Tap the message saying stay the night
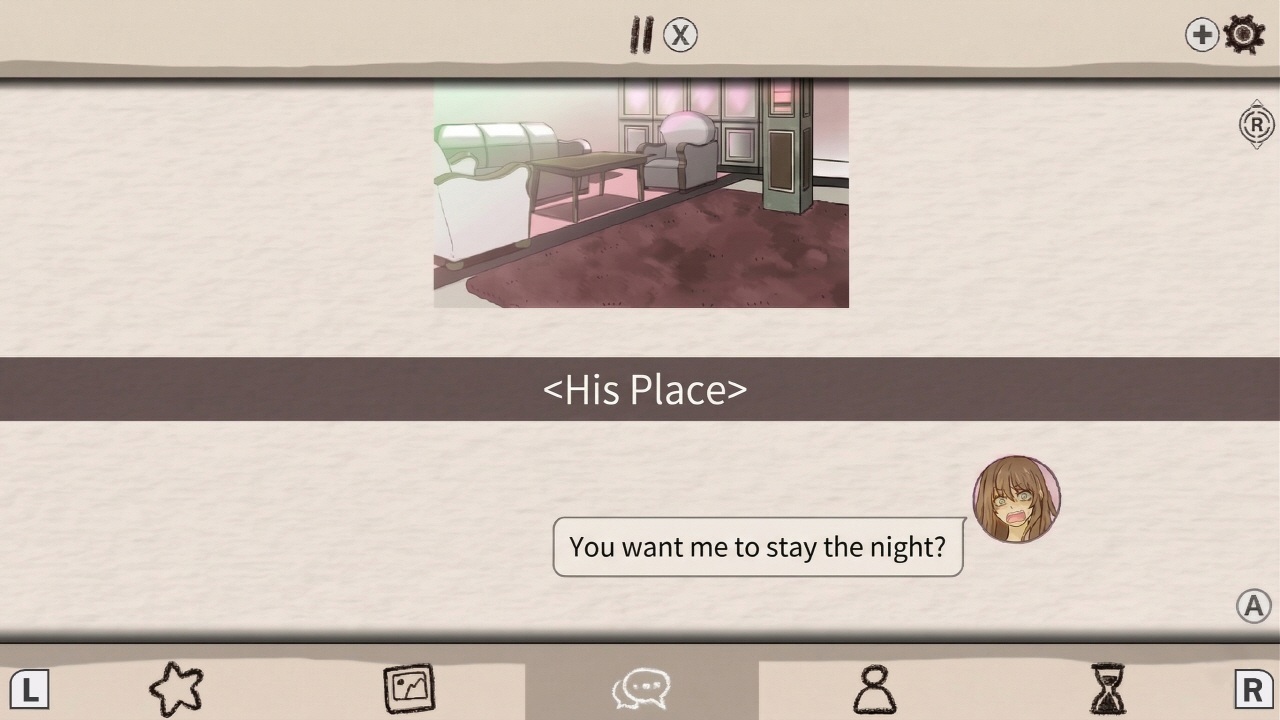 tap(757, 547)
